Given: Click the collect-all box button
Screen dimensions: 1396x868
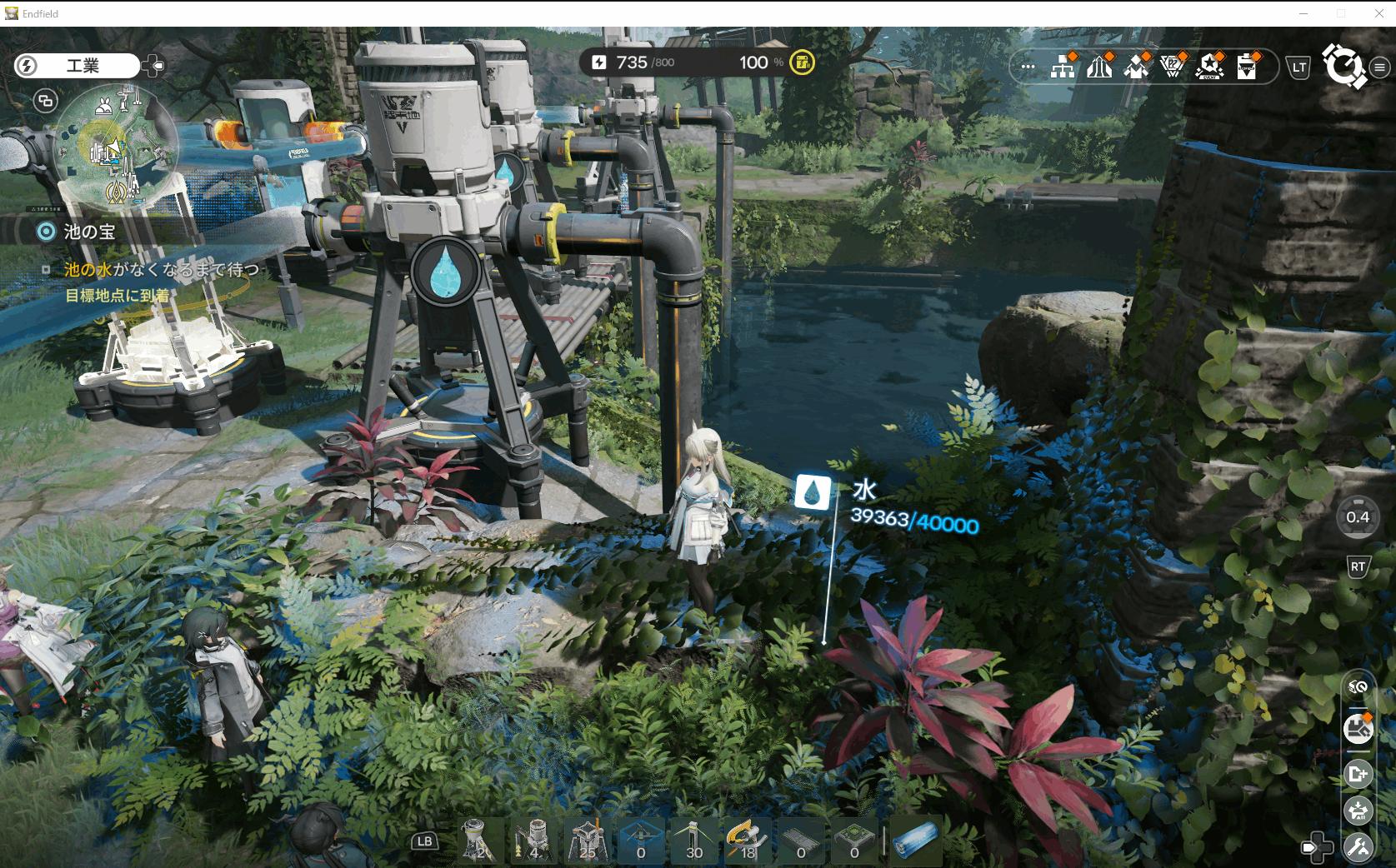Looking at the screenshot, I should click(1358, 810).
